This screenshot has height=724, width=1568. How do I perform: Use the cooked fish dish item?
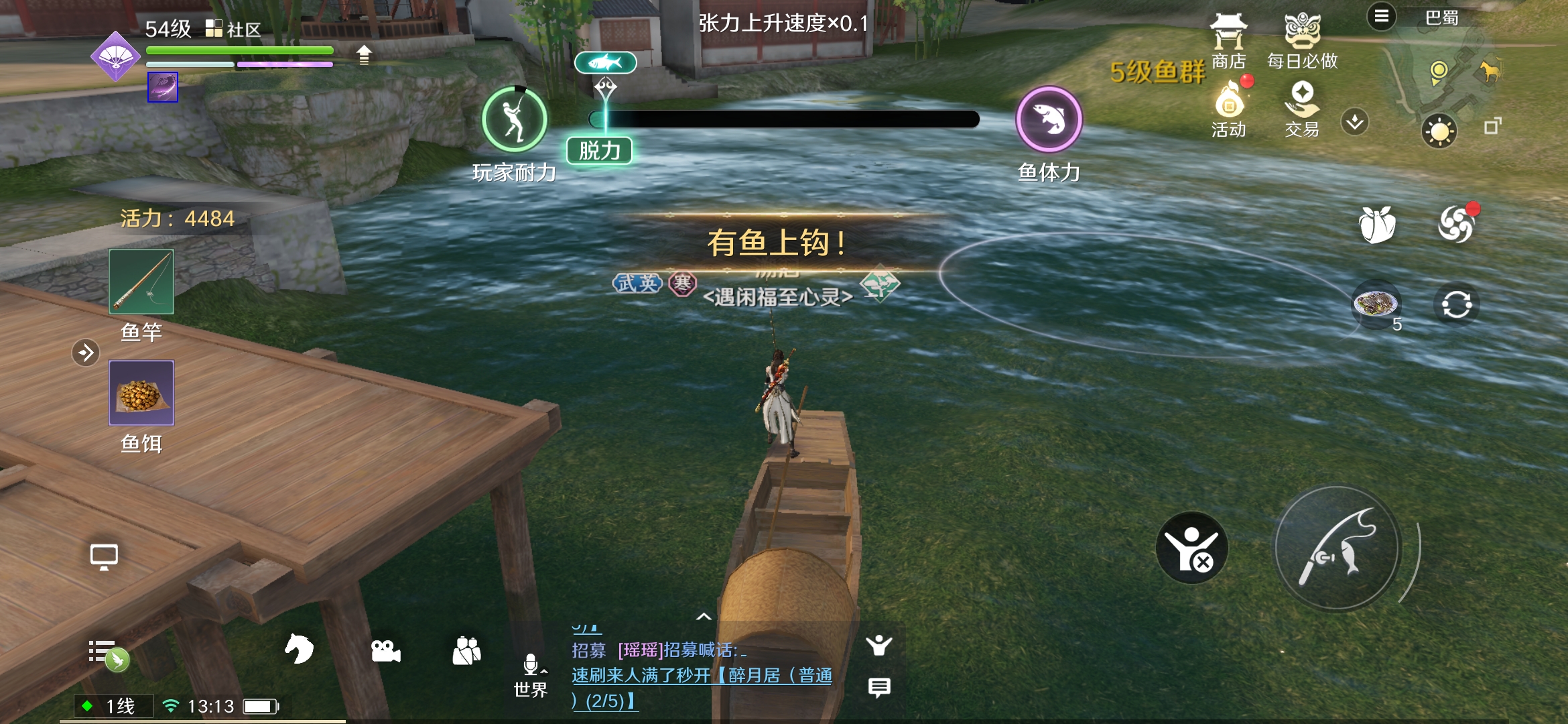tap(1376, 305)
